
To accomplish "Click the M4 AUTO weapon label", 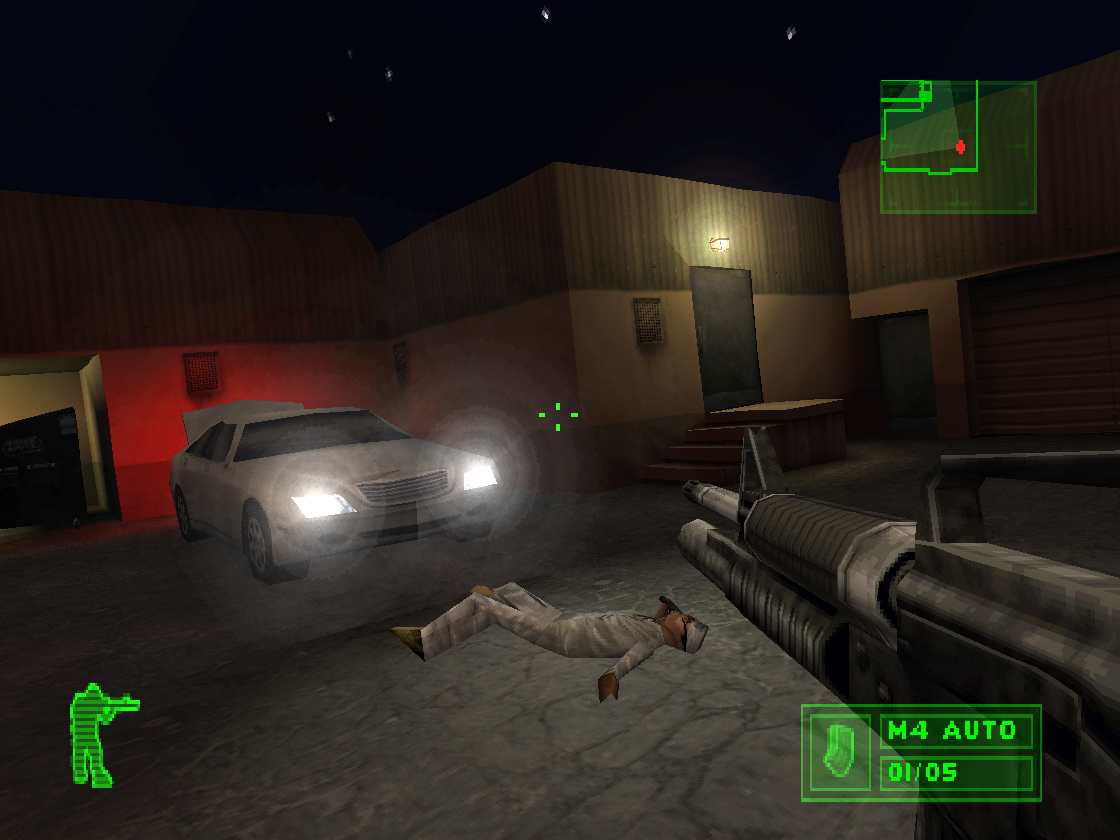I will [x=954, y=730].
